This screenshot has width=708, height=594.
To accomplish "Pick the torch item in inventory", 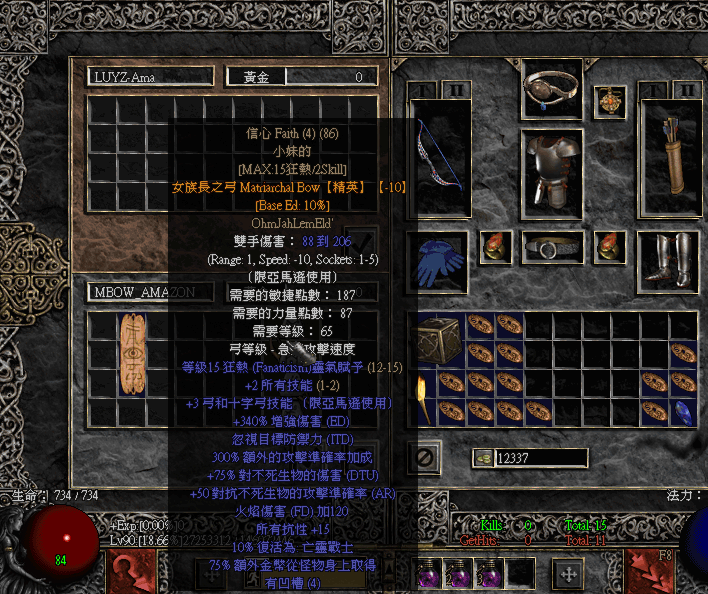I will pos(422,395).
